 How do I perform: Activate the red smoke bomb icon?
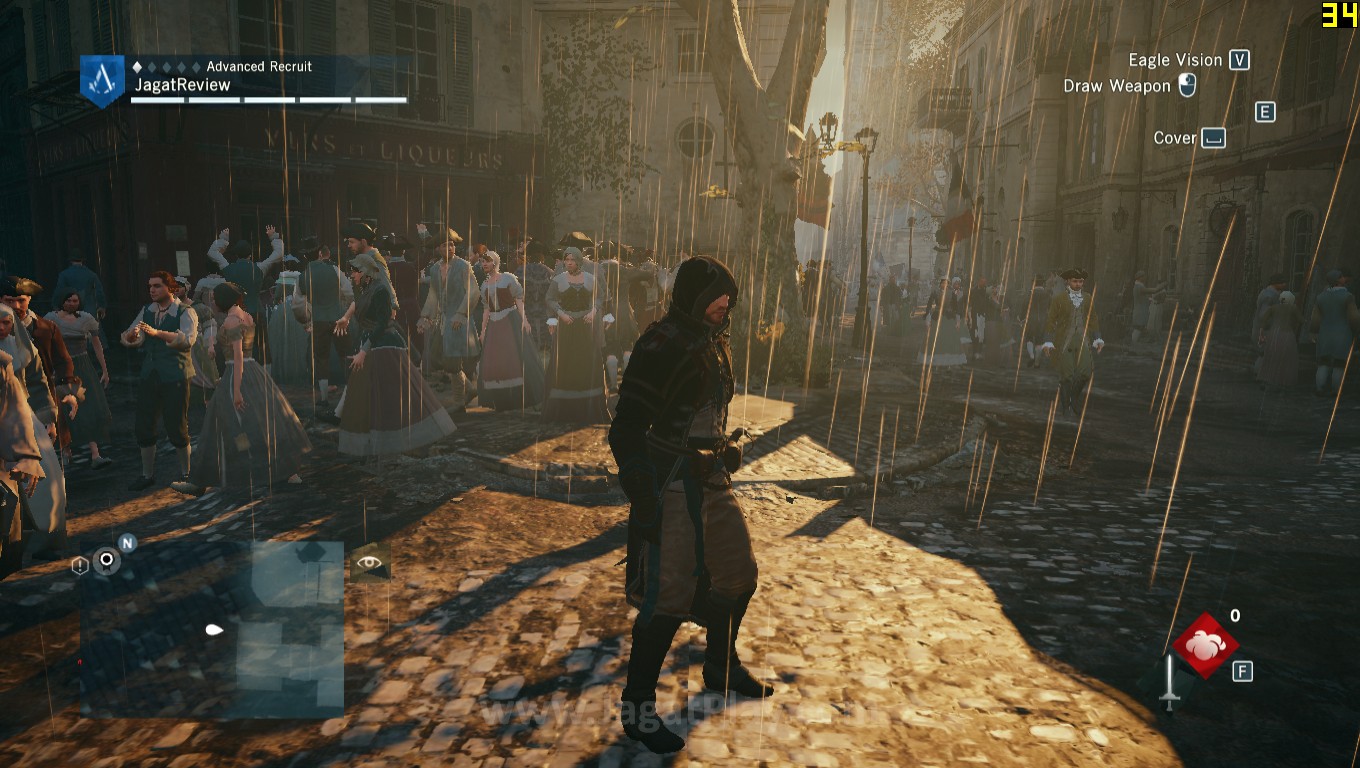pyautogui.click(x=1205, y=645)
